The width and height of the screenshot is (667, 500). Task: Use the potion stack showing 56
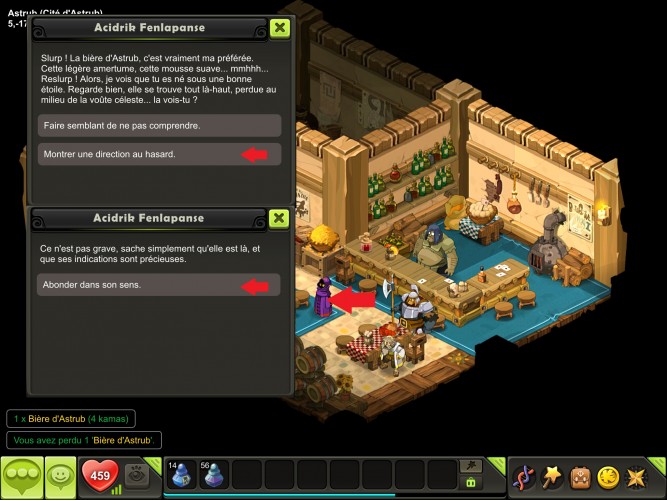[x=214, y=475]
